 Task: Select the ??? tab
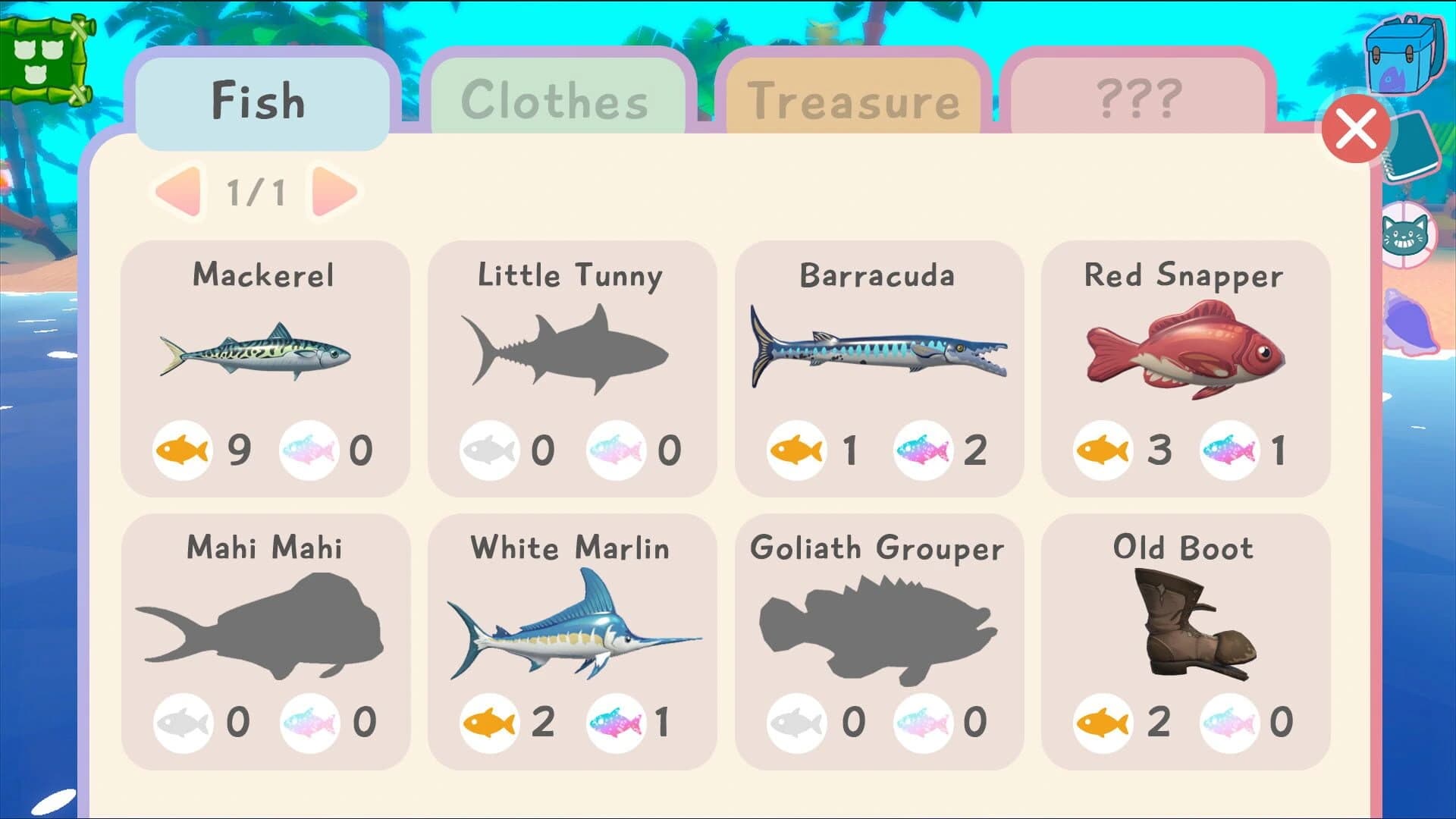[x=1136, y=99]
